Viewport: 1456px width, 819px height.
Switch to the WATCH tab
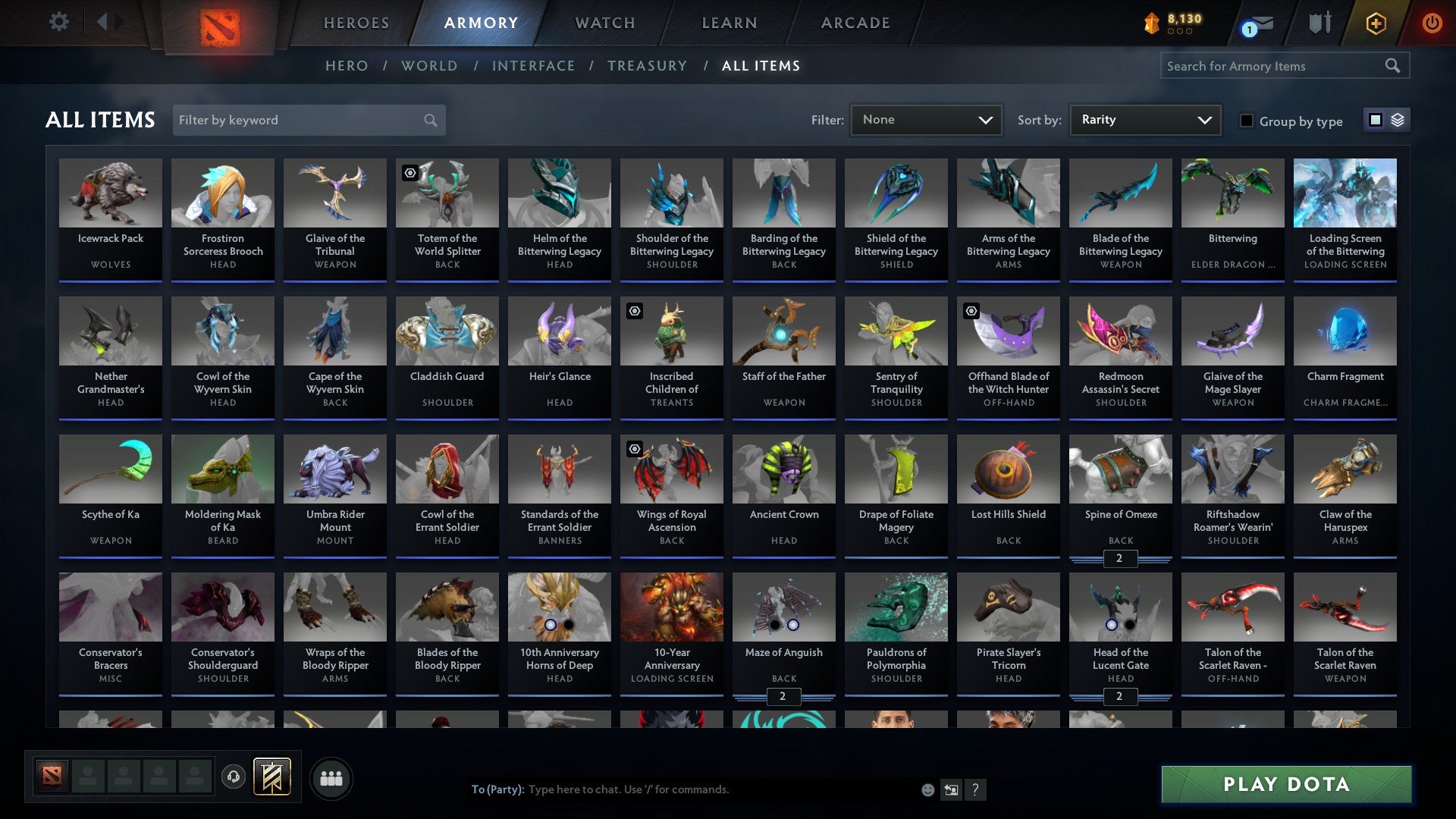pos(604,23)
